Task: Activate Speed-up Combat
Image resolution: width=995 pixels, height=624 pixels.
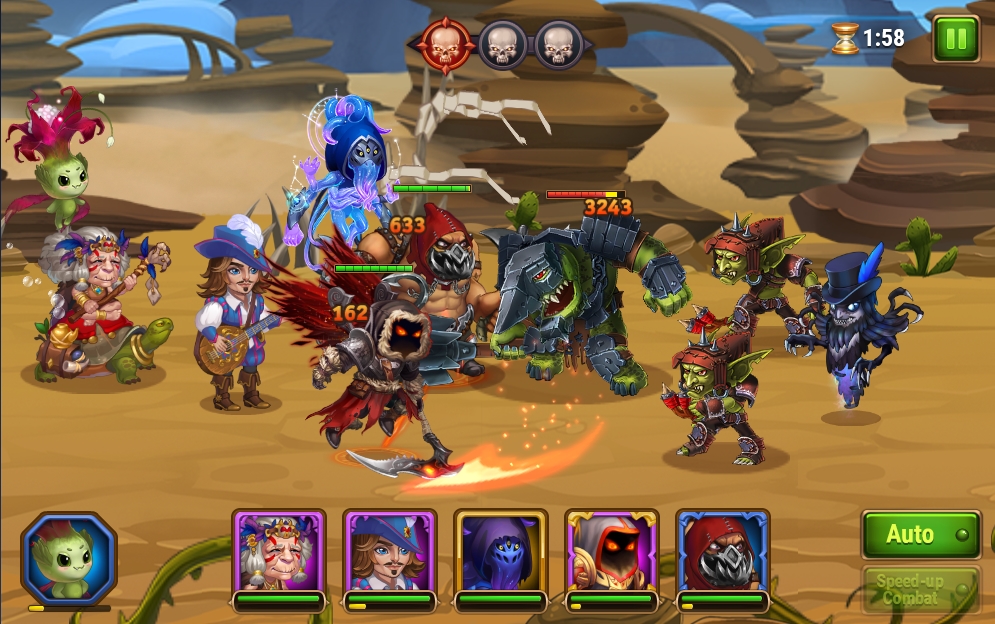Action: pyautogui.click(x=920, y=589)
